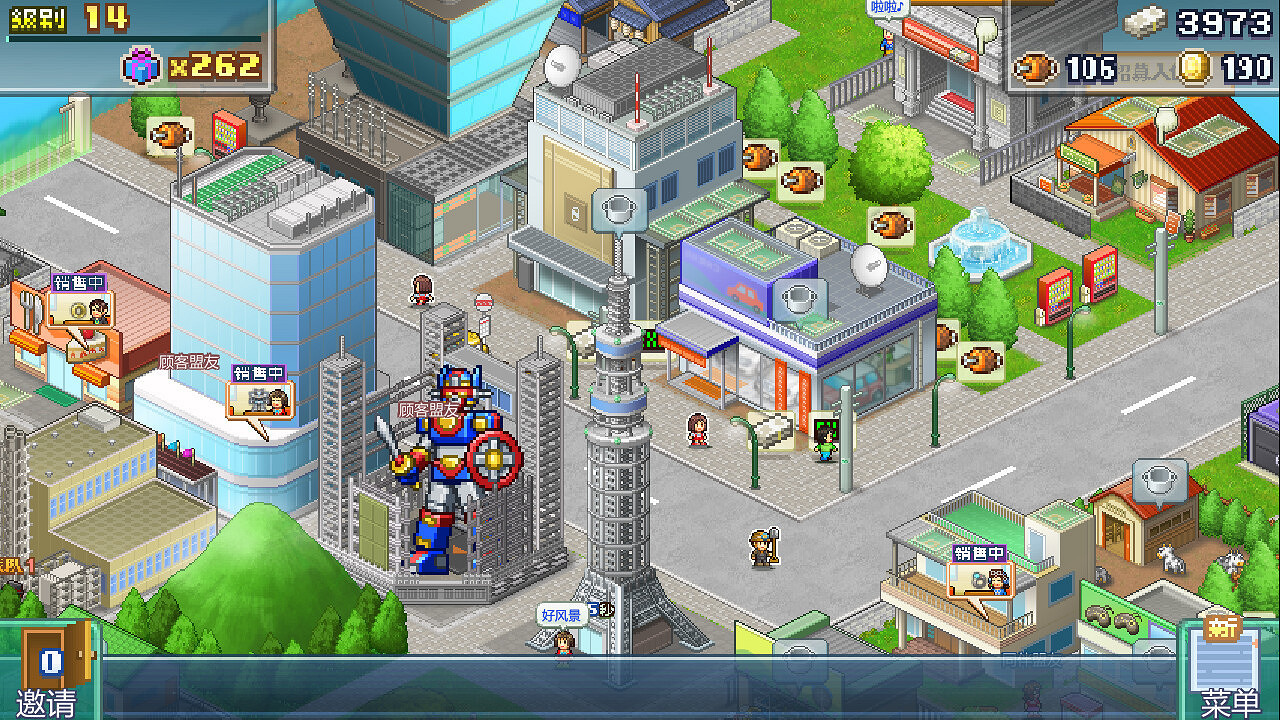Click the pot bubble atop the silver tower
1280x720 pixels.
[x=618, y=210]
